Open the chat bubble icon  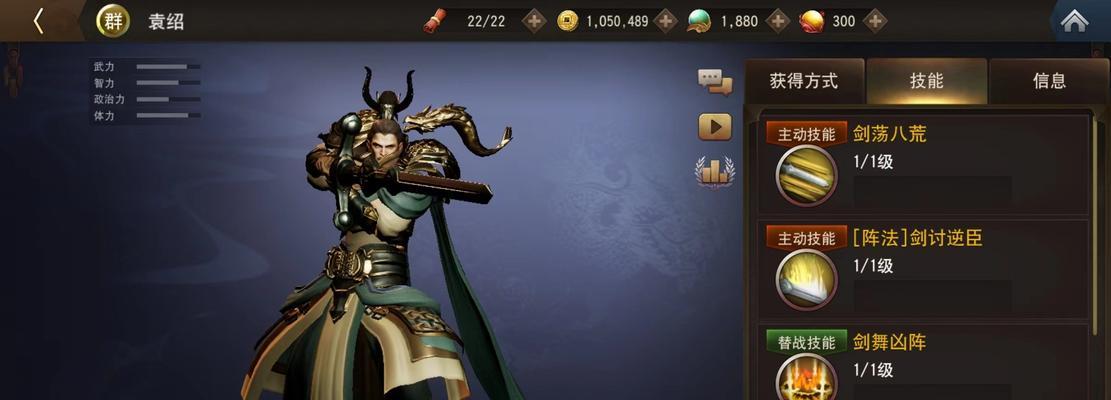point(715,81)
